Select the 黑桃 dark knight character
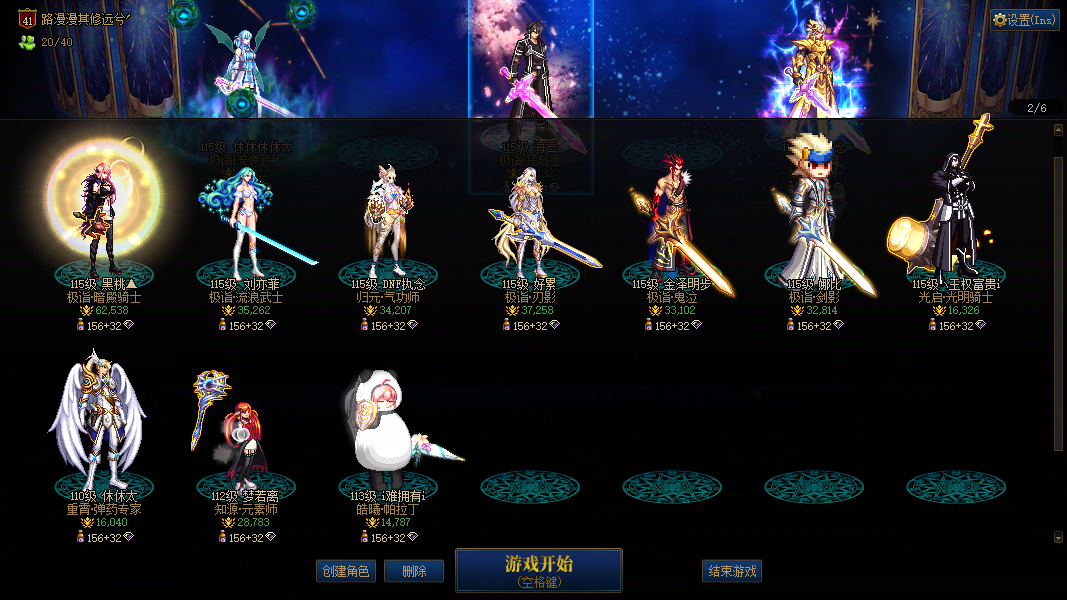The image size is (1067, 600). point(103,215)
